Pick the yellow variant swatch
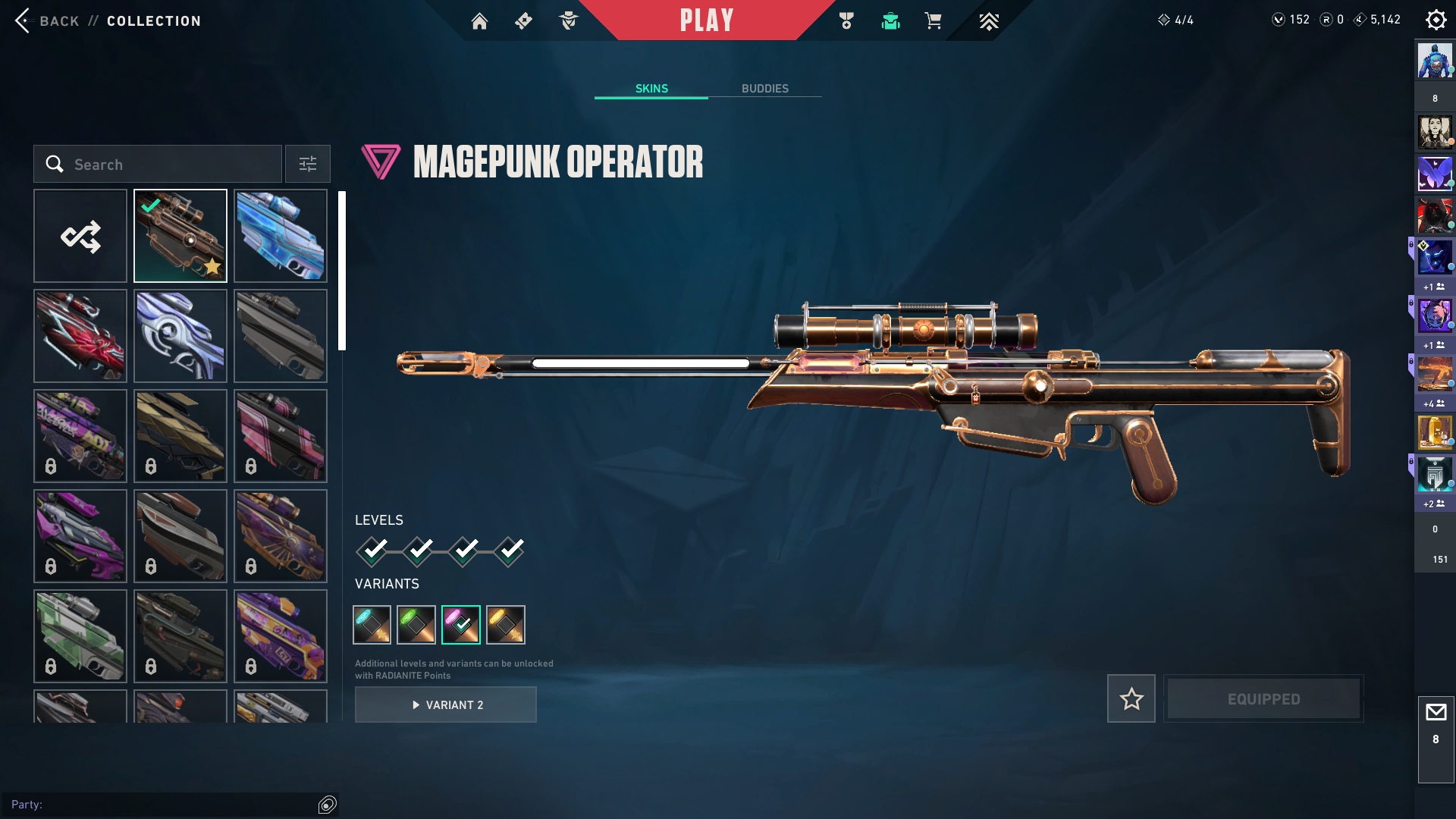The image size is (1456, 819). [x=506, y=625]
